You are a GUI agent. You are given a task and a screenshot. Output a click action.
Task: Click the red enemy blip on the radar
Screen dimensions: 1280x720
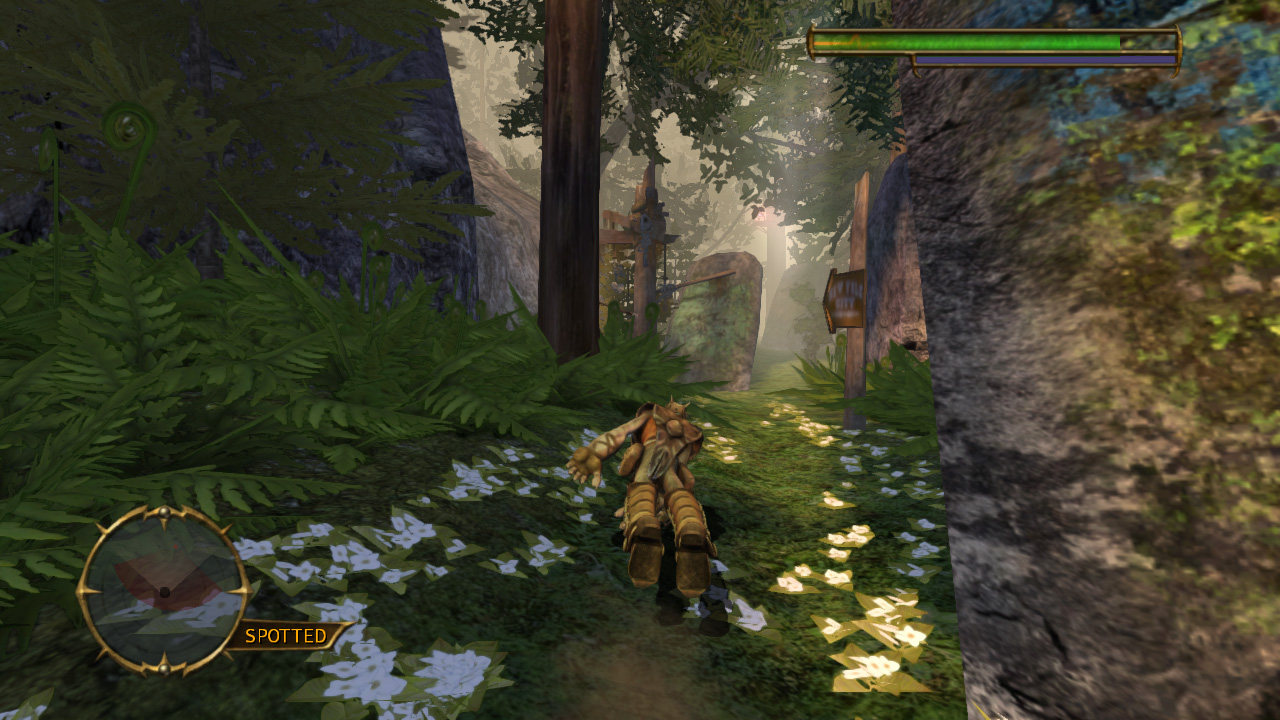[175, 546]
